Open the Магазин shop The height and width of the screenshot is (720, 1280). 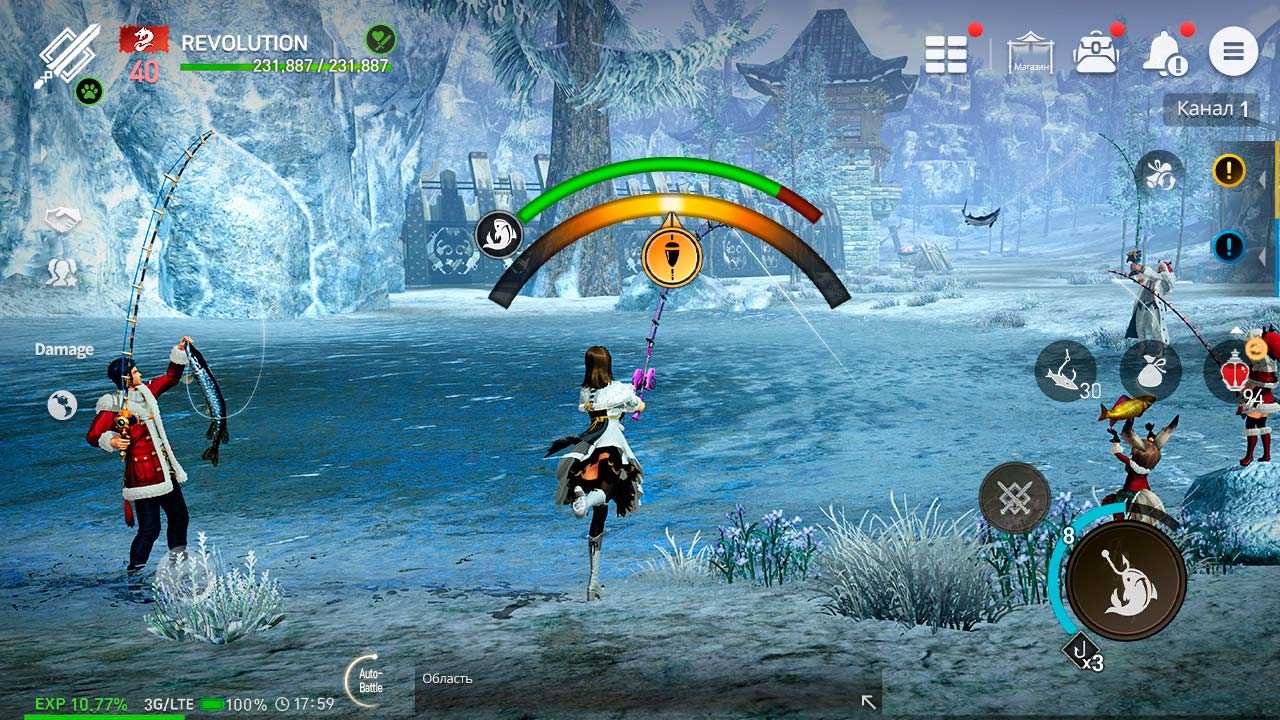pos(1031,53)
